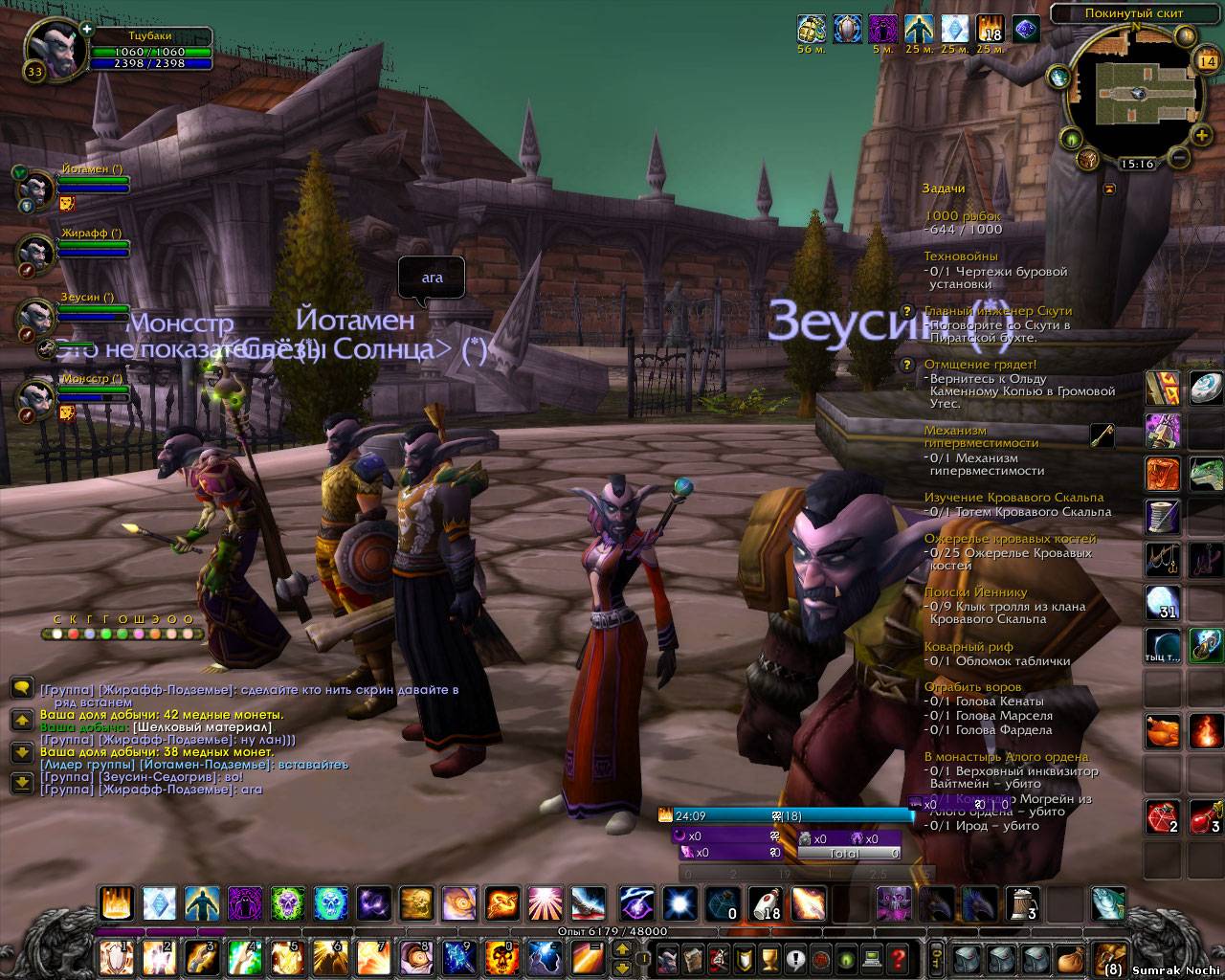The width and height of the screenshot is (1225, 980).
Task: Use the beer mug item with count 3
Action: click(1021, 902)
